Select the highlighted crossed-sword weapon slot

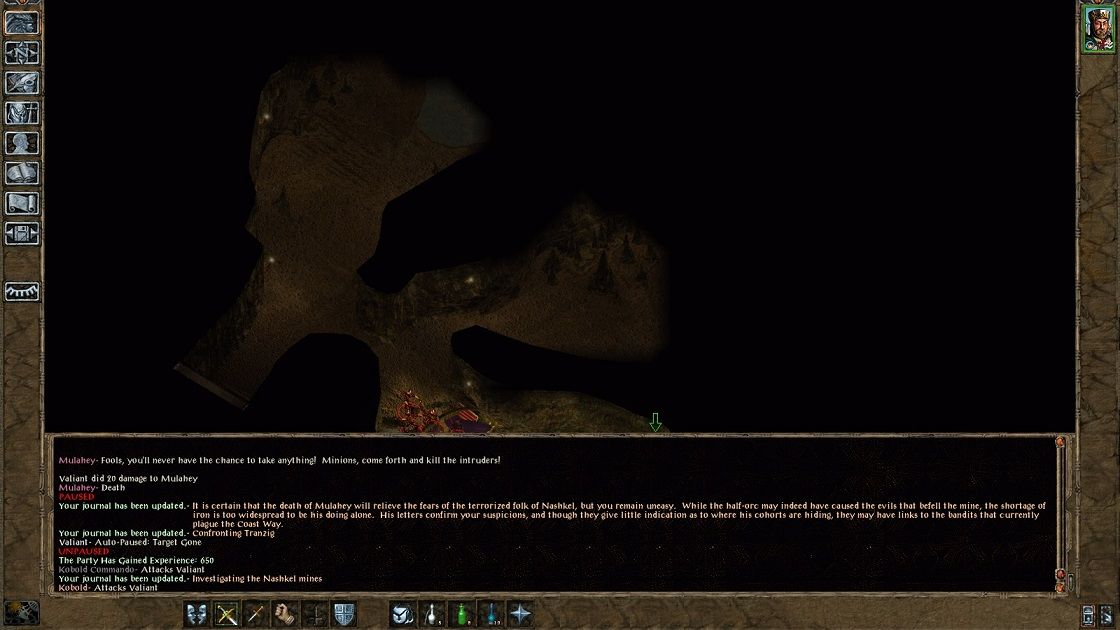[227, 613]
